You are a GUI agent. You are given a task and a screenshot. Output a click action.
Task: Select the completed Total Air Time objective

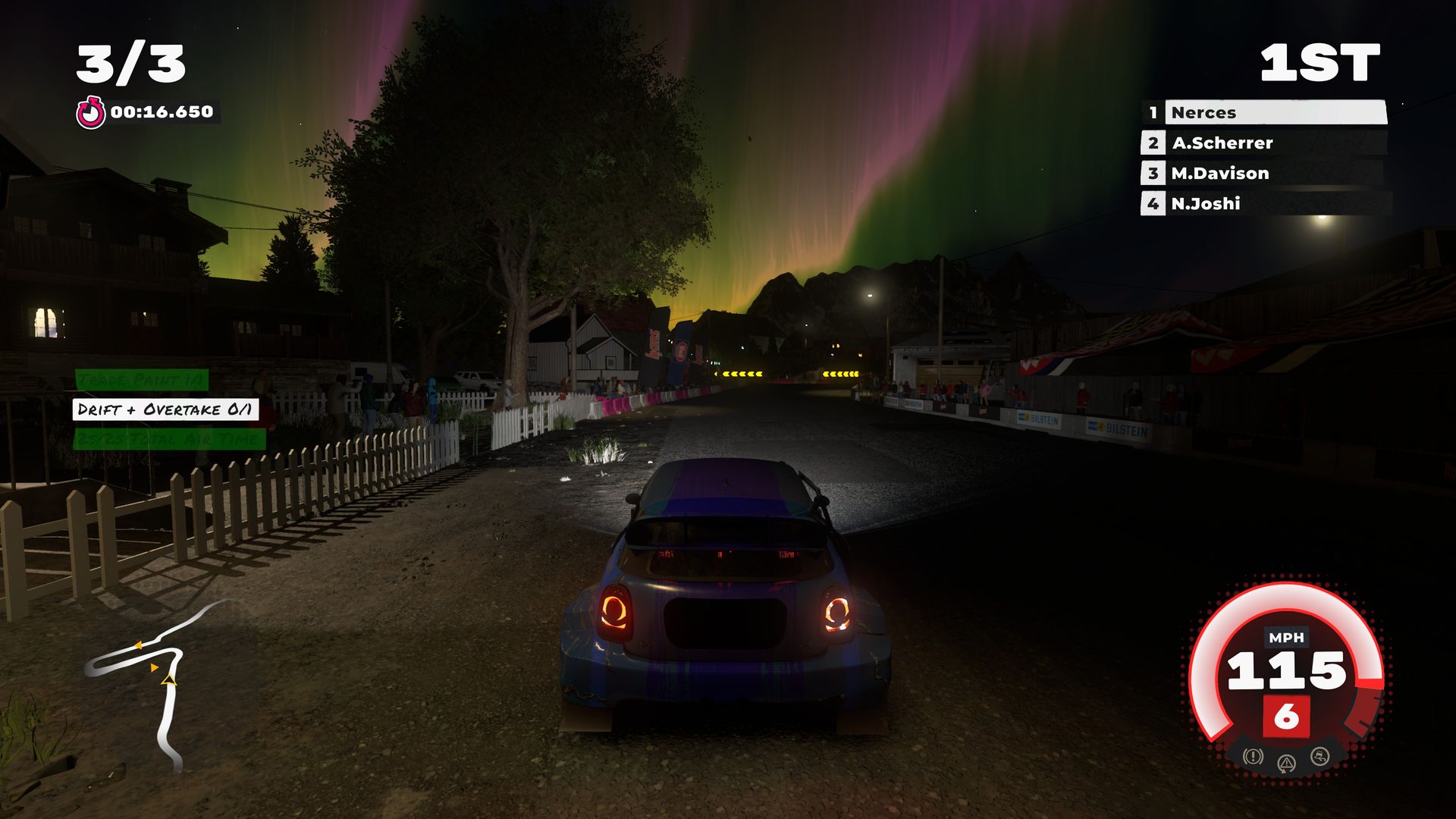click(x=170, y=439)
